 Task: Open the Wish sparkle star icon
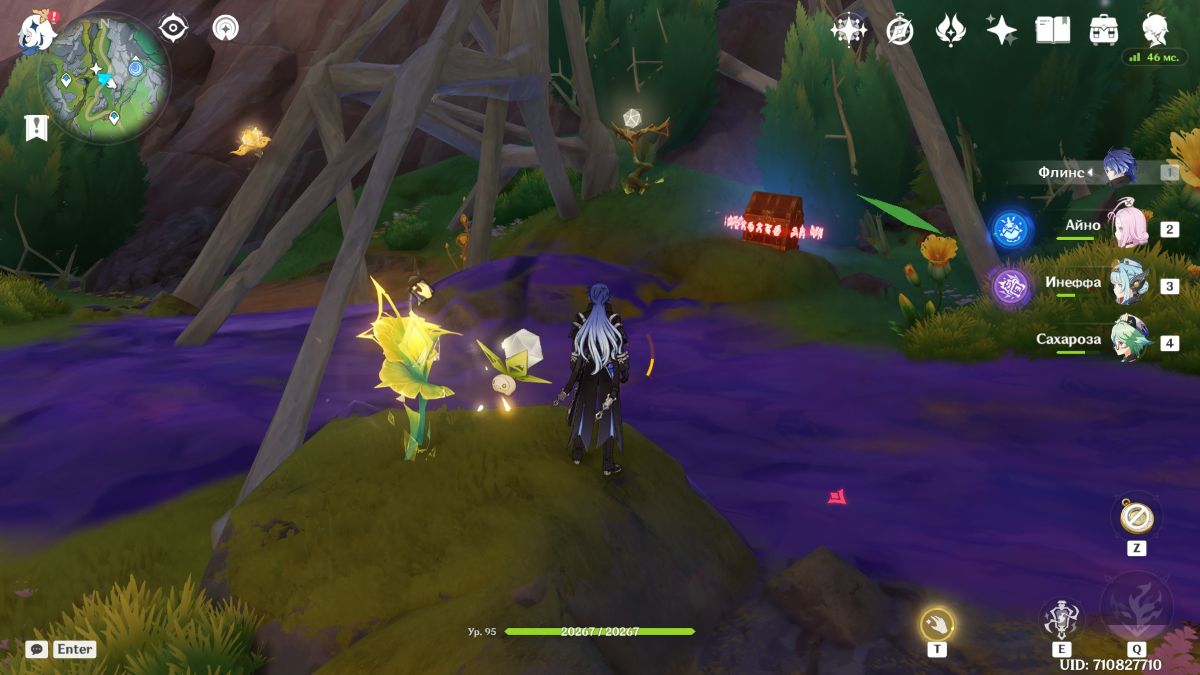(x=1001, y=30)
